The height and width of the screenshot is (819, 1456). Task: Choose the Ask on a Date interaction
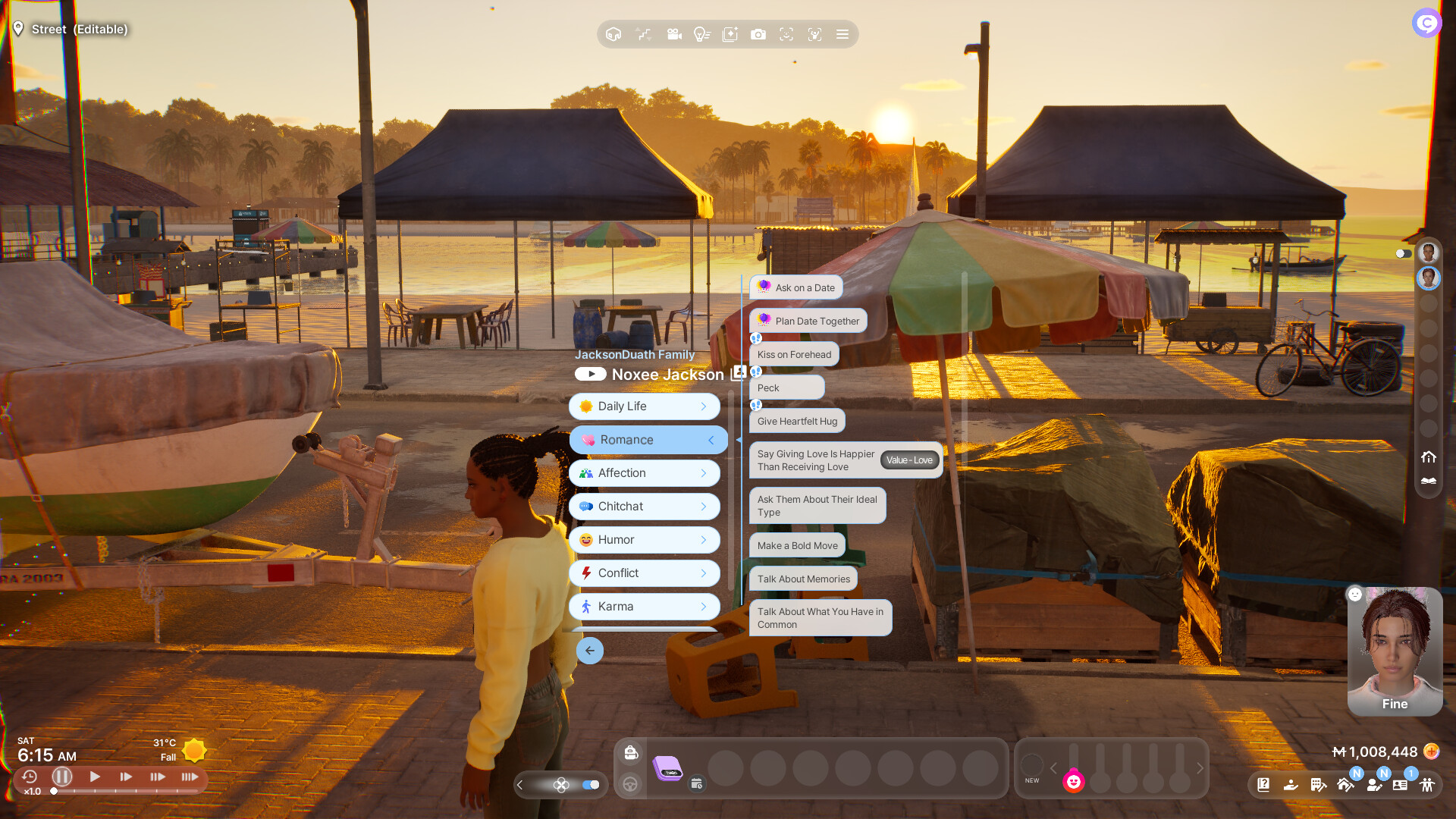click(796, 287)
